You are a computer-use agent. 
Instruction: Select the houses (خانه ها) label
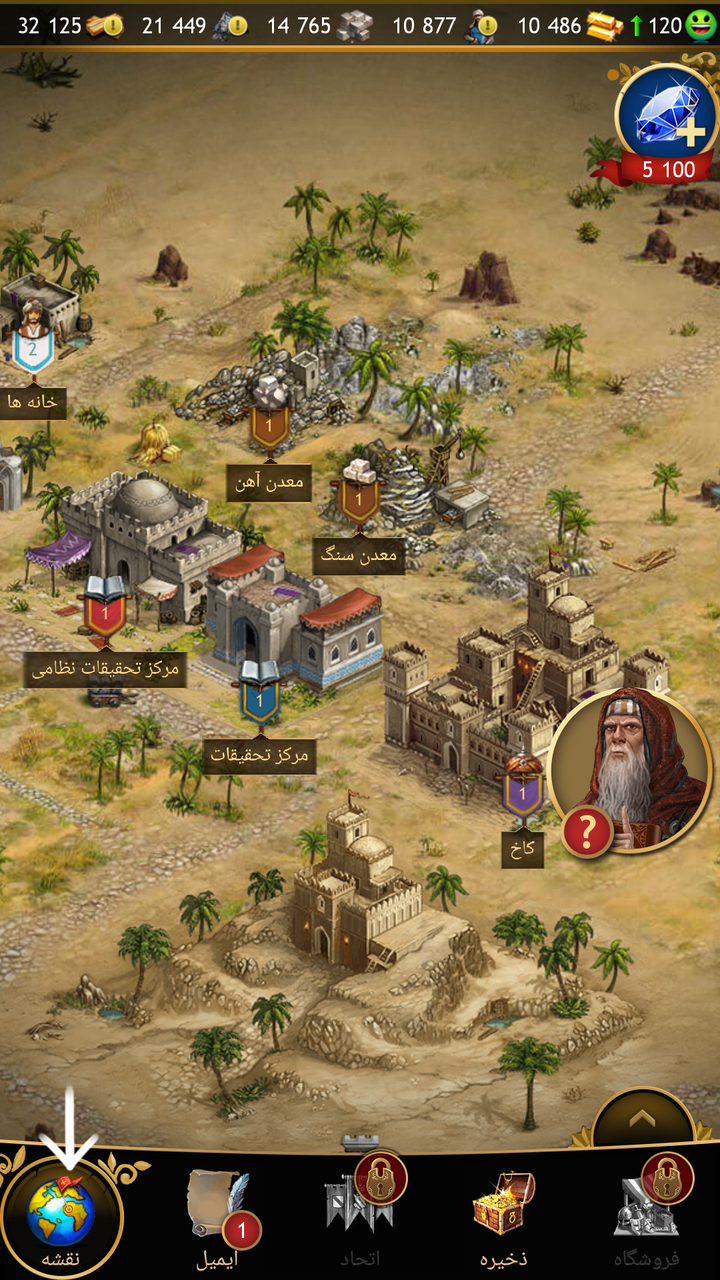[x=32, y=402]
